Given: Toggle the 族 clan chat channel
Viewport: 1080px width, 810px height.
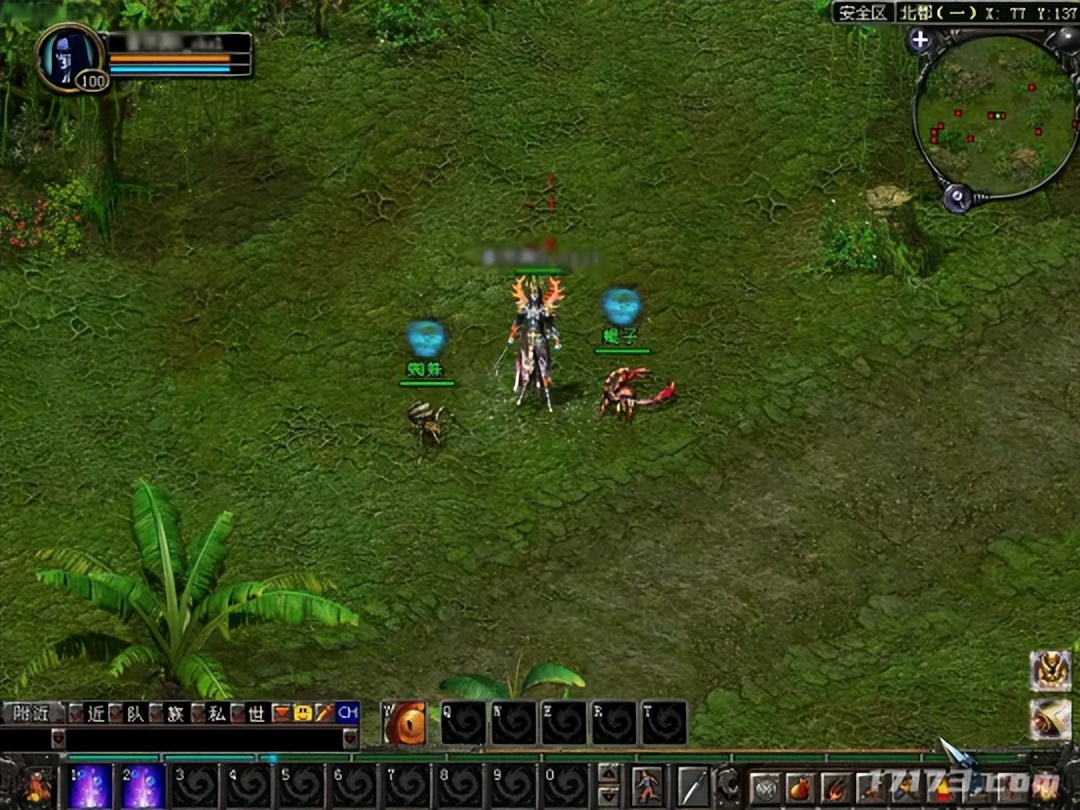Looking at the screenshot, I should pos(177,713).
